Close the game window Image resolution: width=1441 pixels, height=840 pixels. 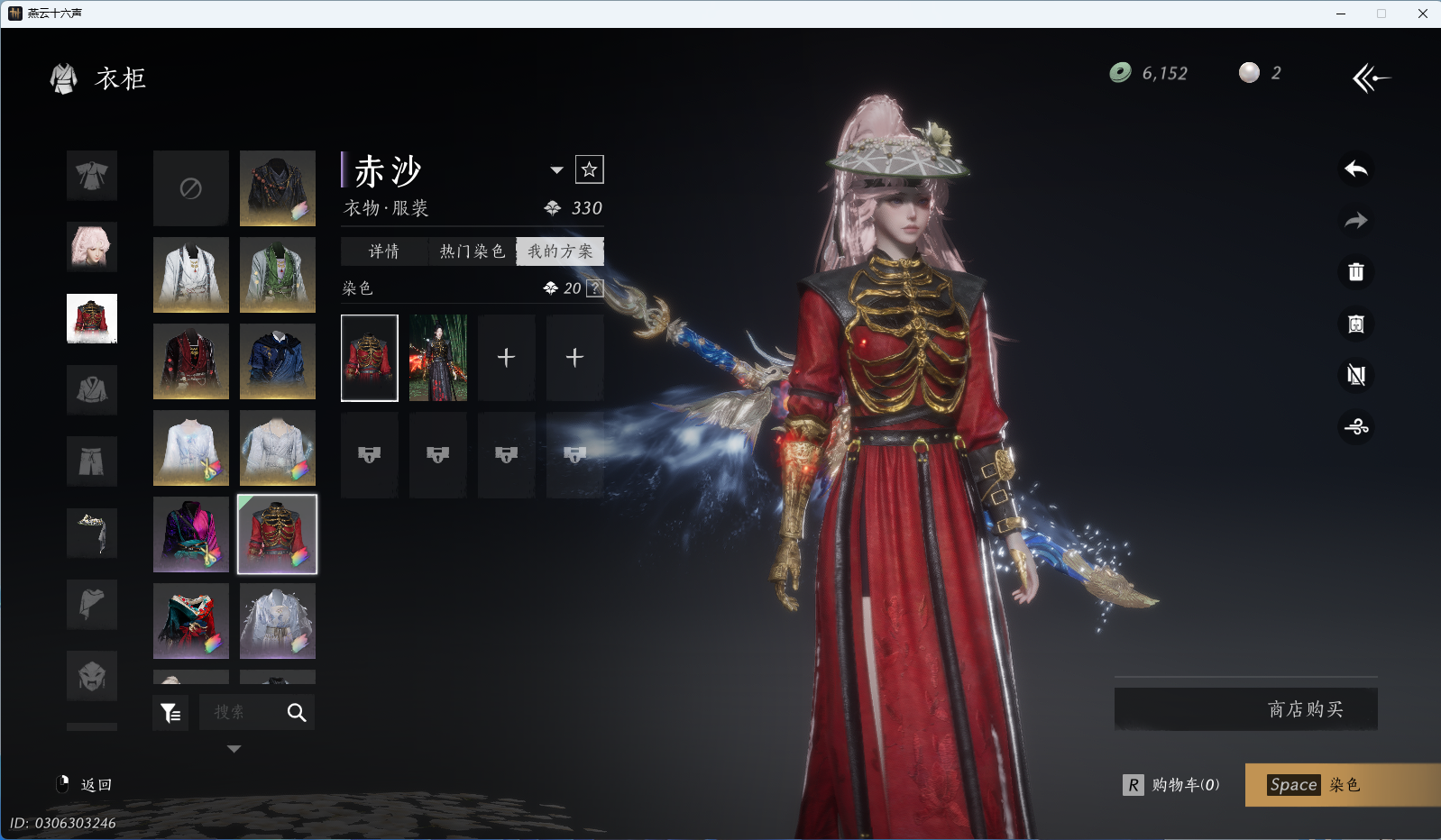(1422, 14)
